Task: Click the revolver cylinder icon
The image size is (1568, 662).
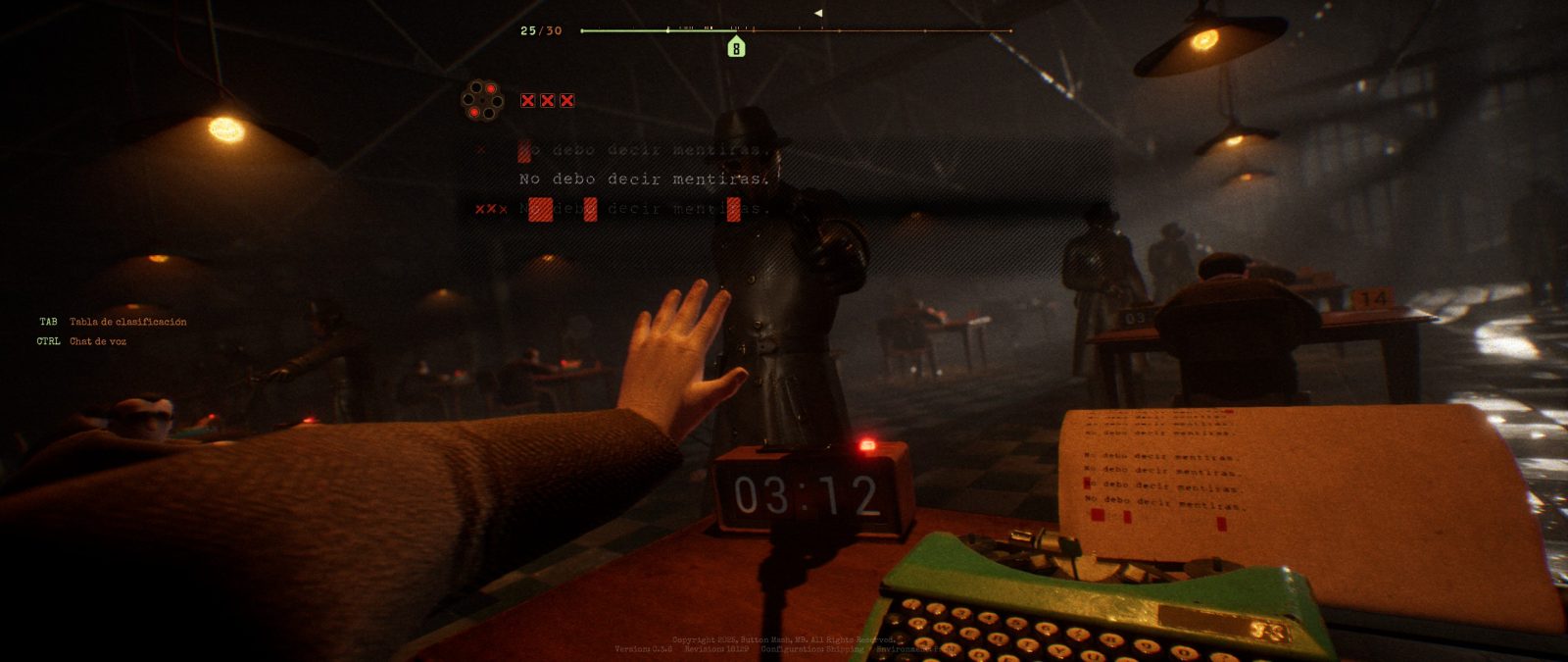Action: [482, 100]
